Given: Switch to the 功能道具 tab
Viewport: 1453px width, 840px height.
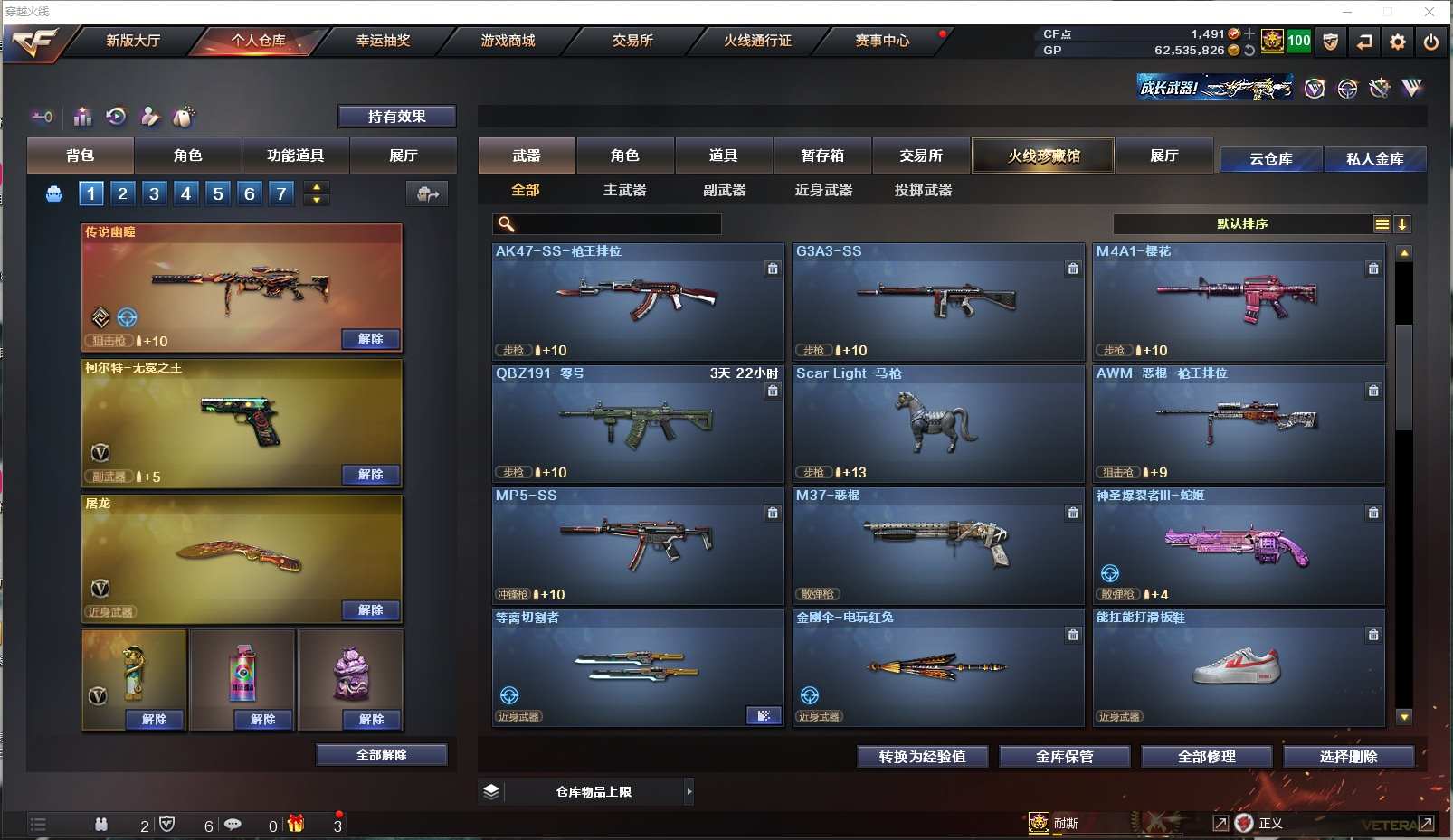Looking at the screenshot, I should click(295, 156).
